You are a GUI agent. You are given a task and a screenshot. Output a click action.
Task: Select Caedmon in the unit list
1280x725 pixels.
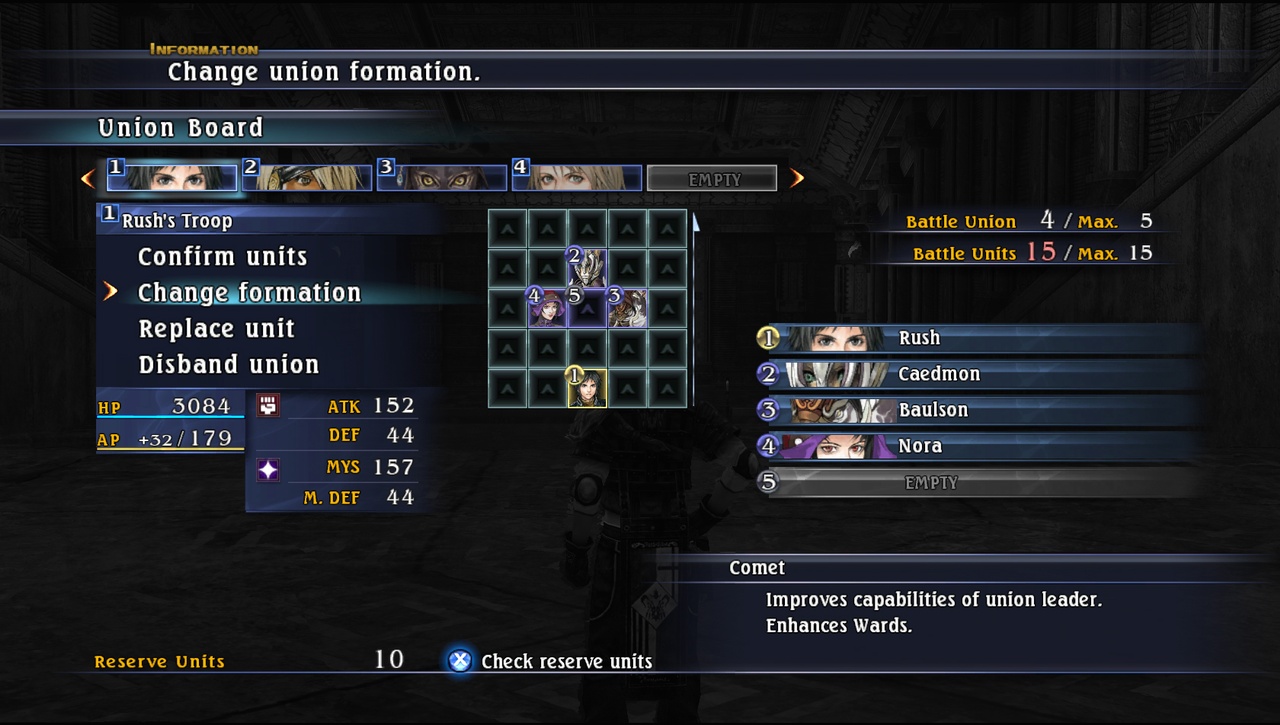tap(938, 374)
